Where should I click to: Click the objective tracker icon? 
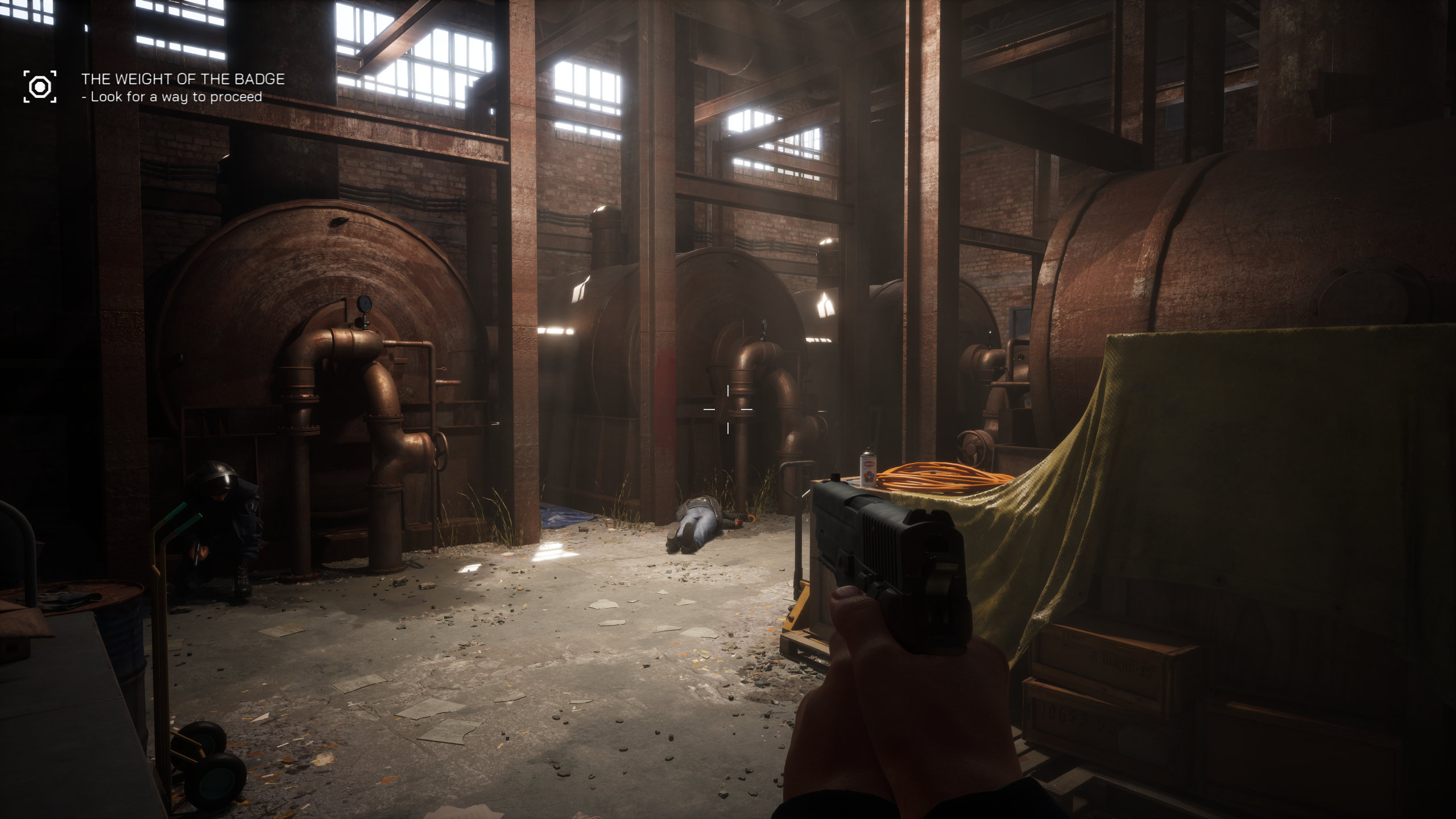pos(40,86)
